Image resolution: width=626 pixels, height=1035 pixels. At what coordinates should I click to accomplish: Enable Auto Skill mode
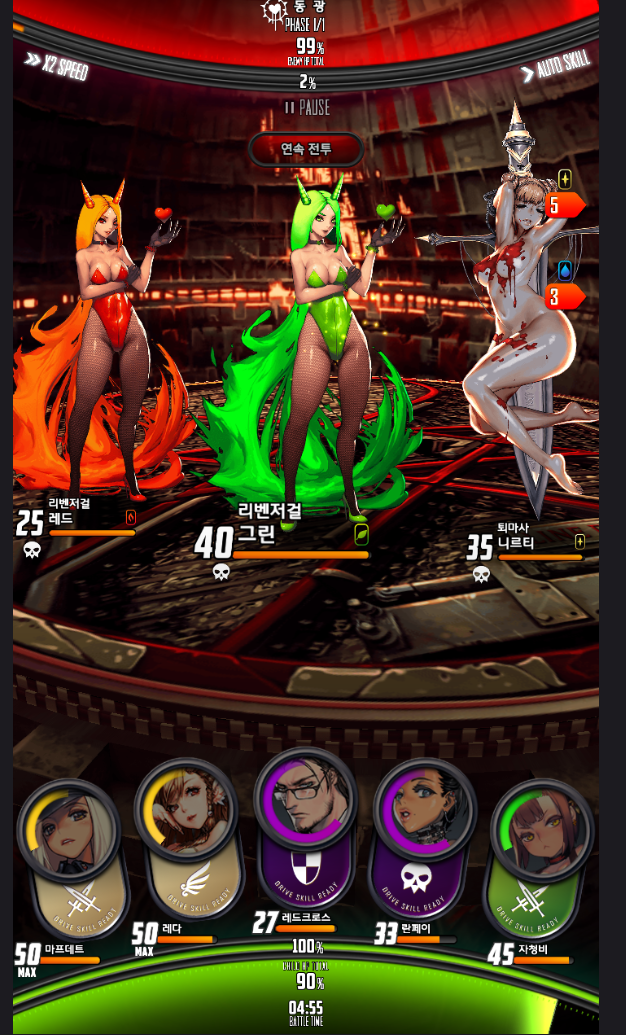[x=556, y=68]
